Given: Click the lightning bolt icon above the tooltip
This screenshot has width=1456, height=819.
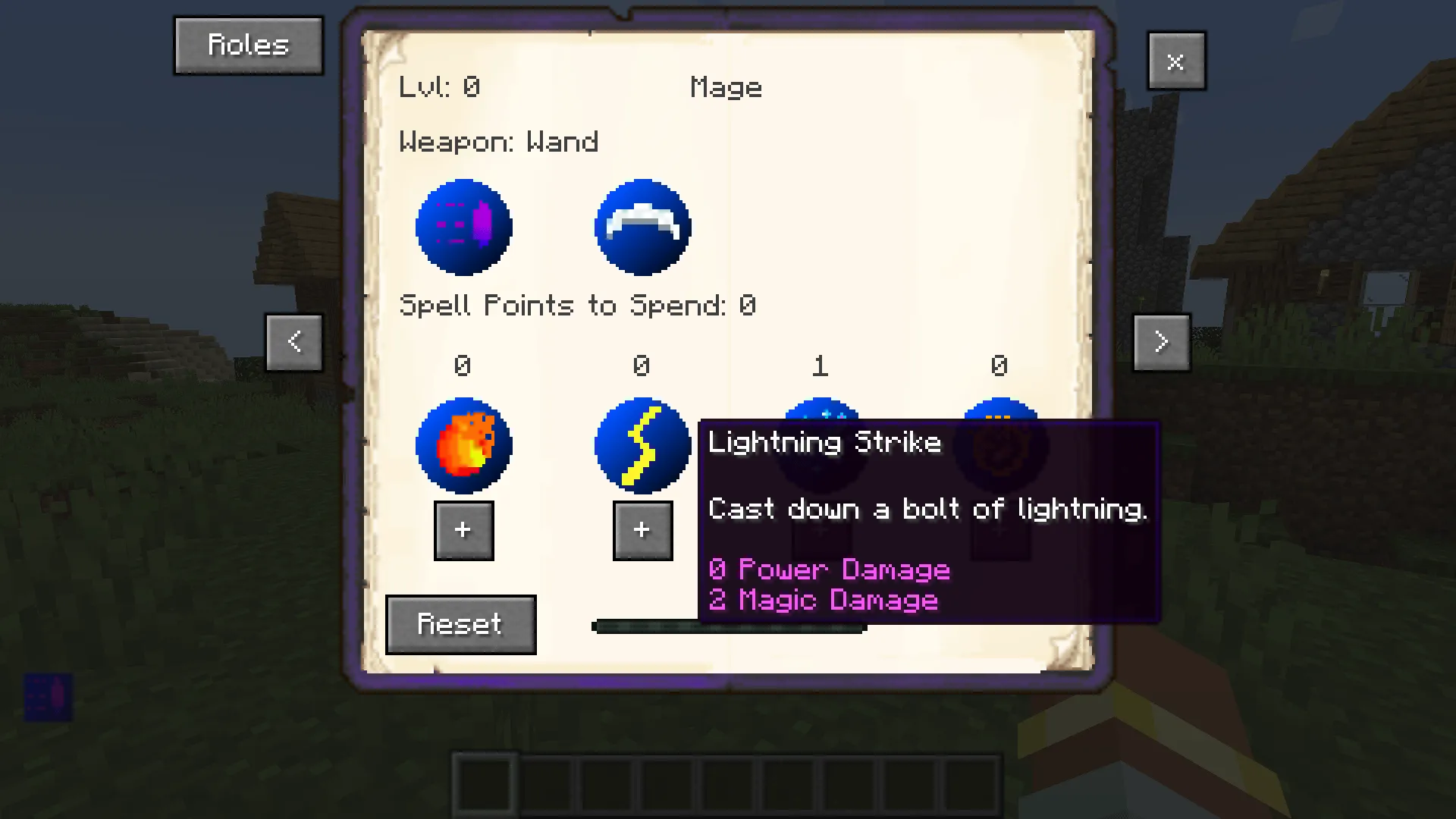Looking at the screenshot, I should click(x=642, y=444).
